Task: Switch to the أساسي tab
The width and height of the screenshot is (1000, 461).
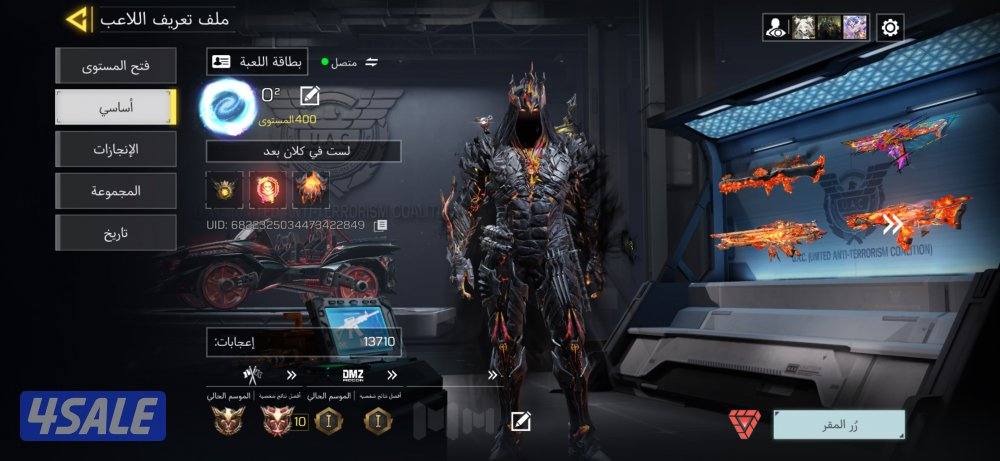Action: click(116, 107)
